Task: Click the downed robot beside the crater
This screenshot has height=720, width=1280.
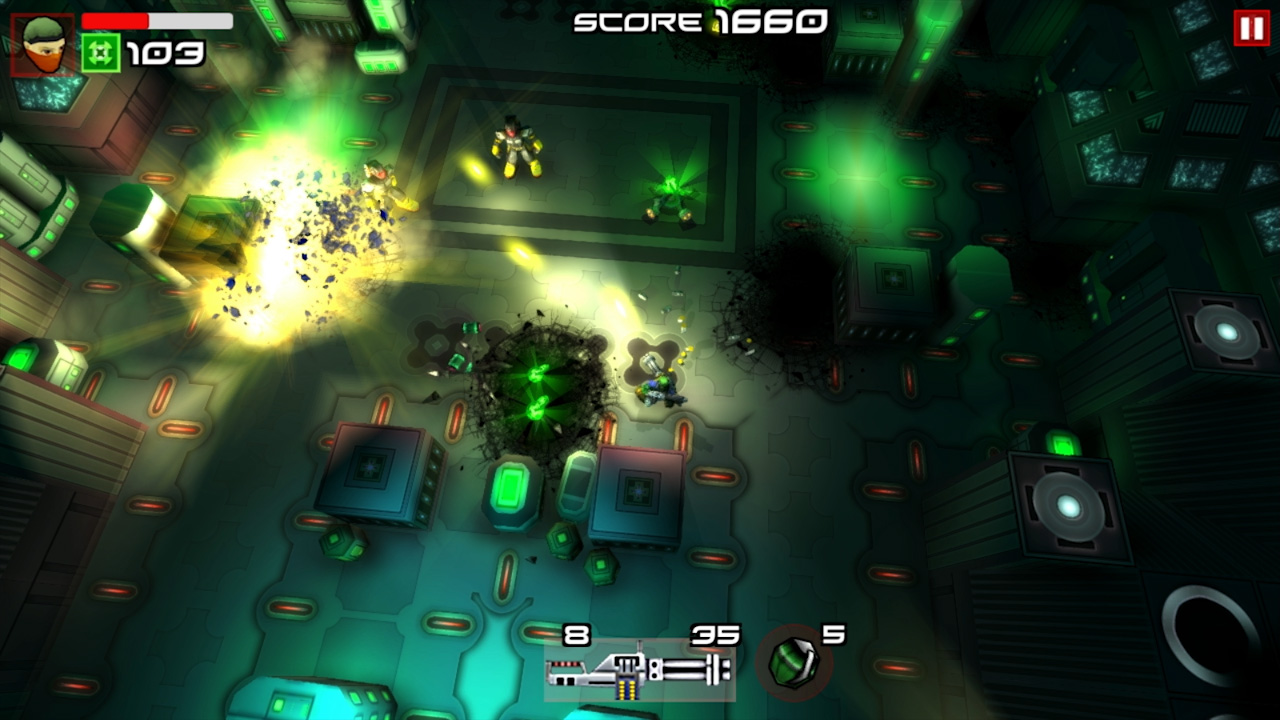Action: [x=660, y=390]
